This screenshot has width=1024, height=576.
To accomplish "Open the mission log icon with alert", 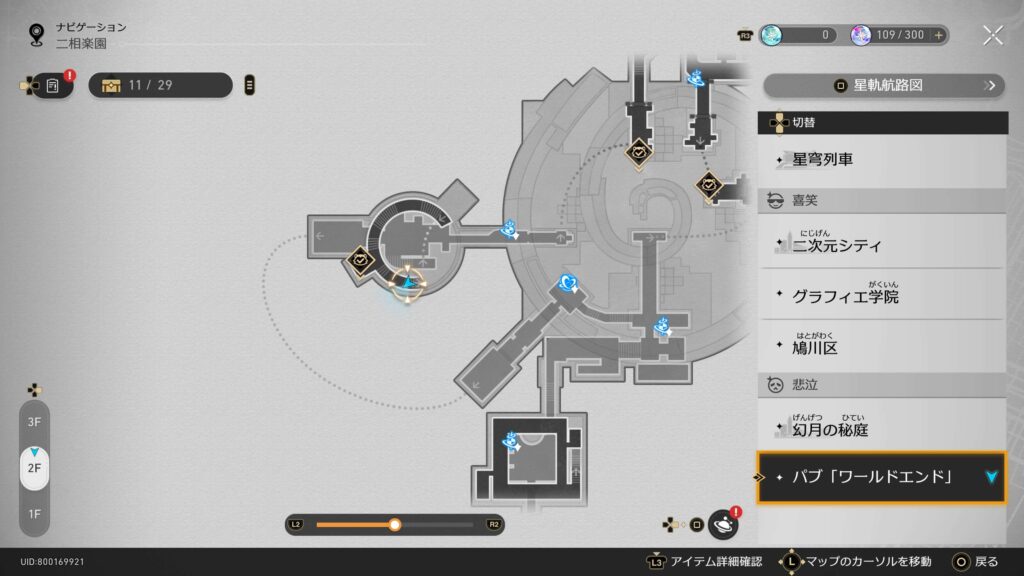I will 52,85.
